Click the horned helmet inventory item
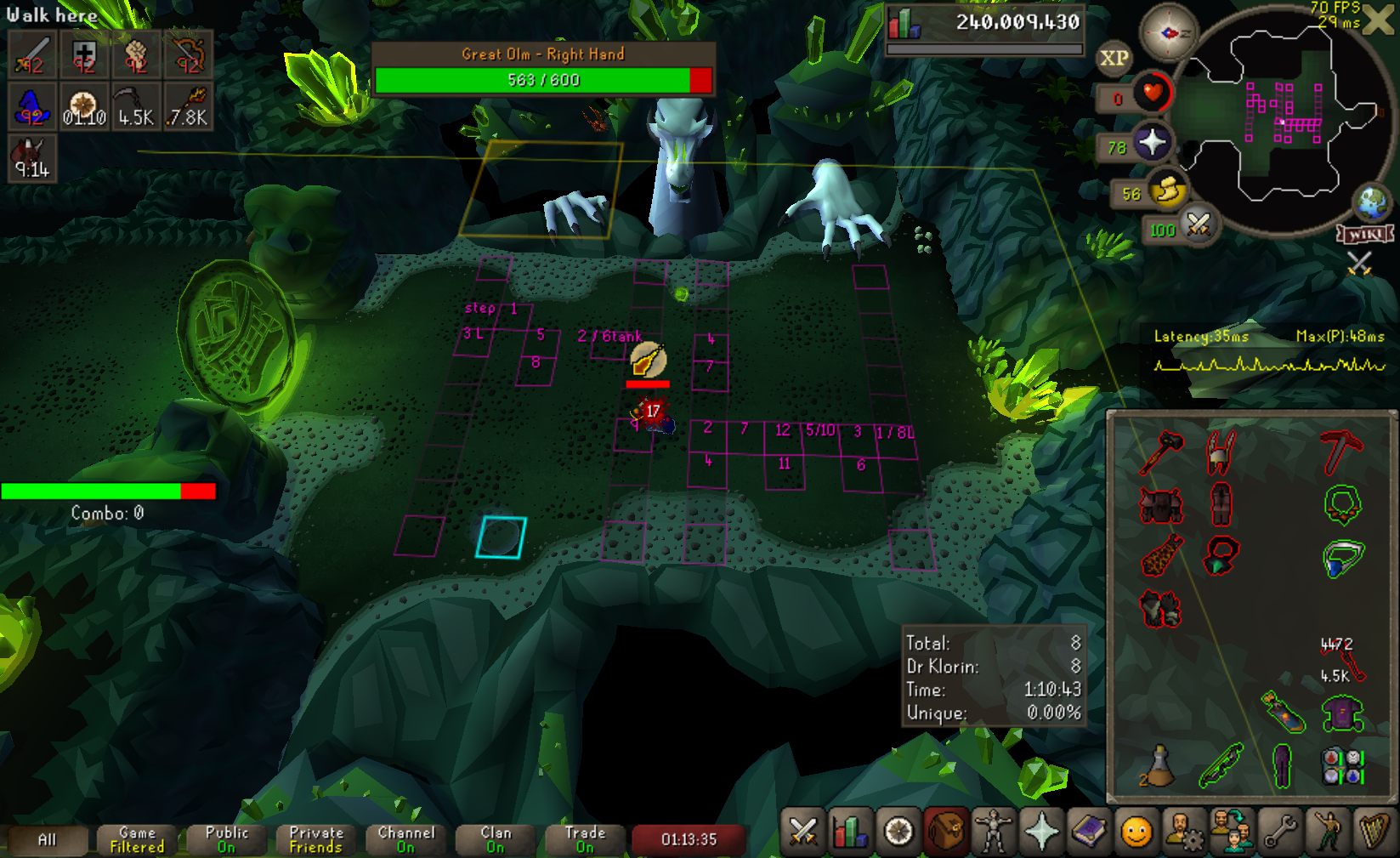Viewport: 1400px width, 858px height. coord(1221,452)
